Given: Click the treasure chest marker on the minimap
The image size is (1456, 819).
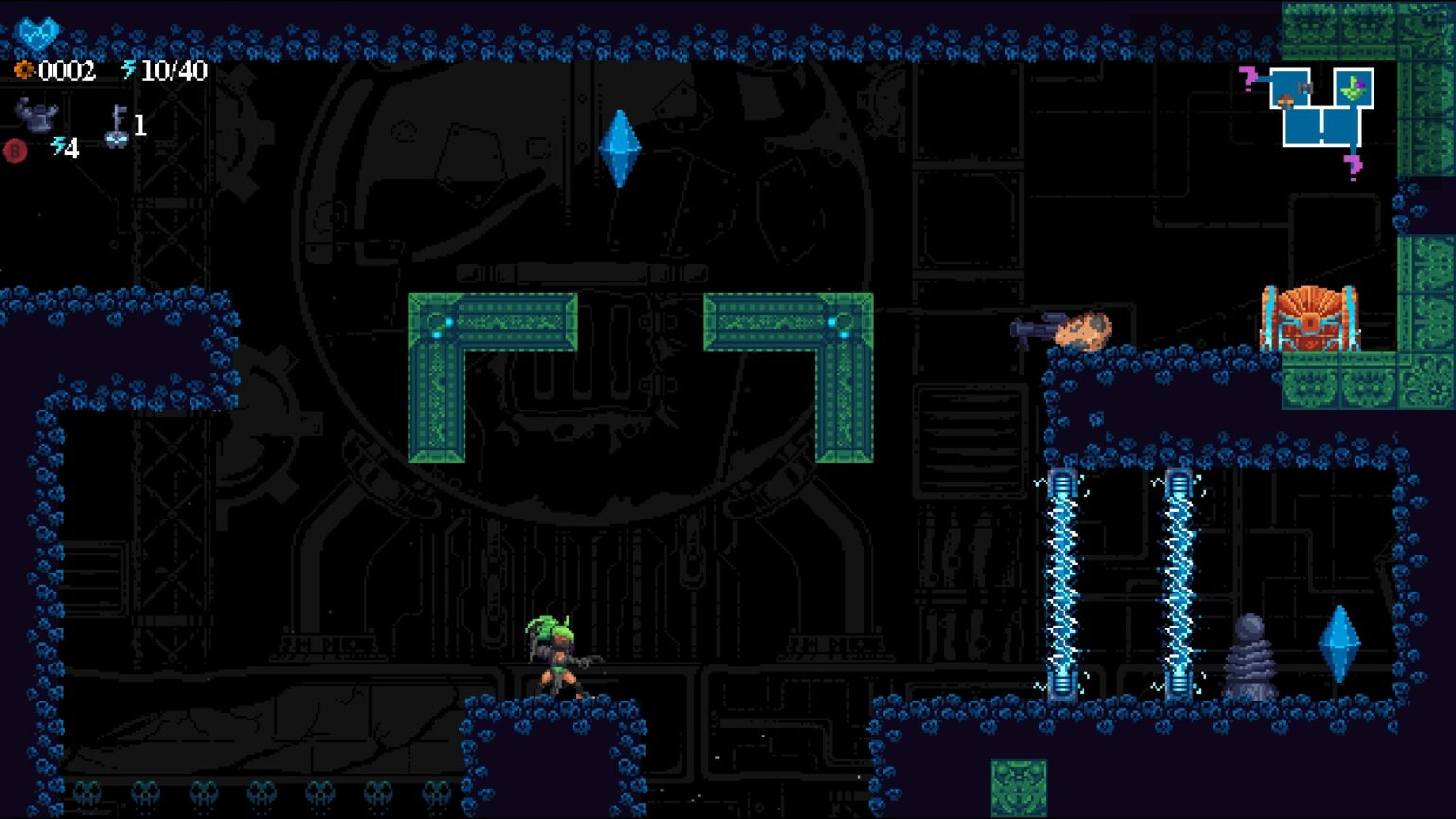Looking at the screenshot, I should point(1286,100).
